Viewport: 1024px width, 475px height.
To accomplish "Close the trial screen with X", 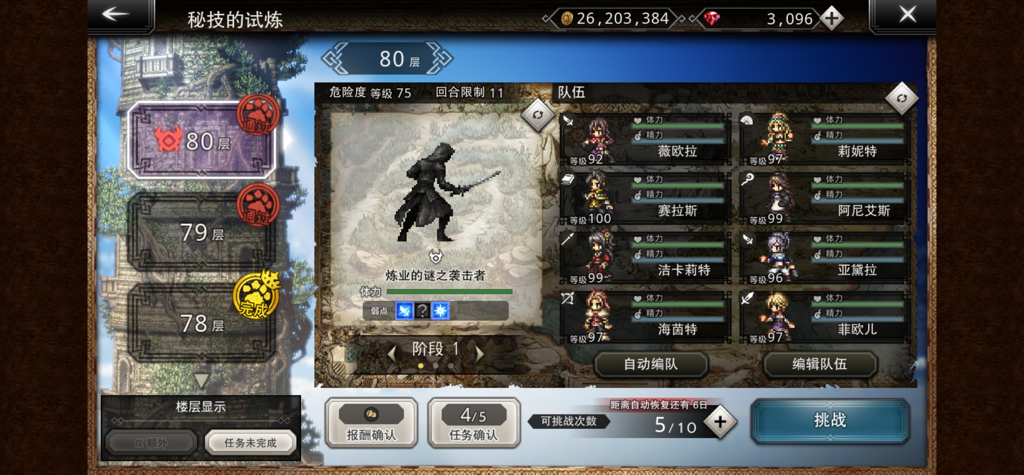I will click(x=905, y=15).
